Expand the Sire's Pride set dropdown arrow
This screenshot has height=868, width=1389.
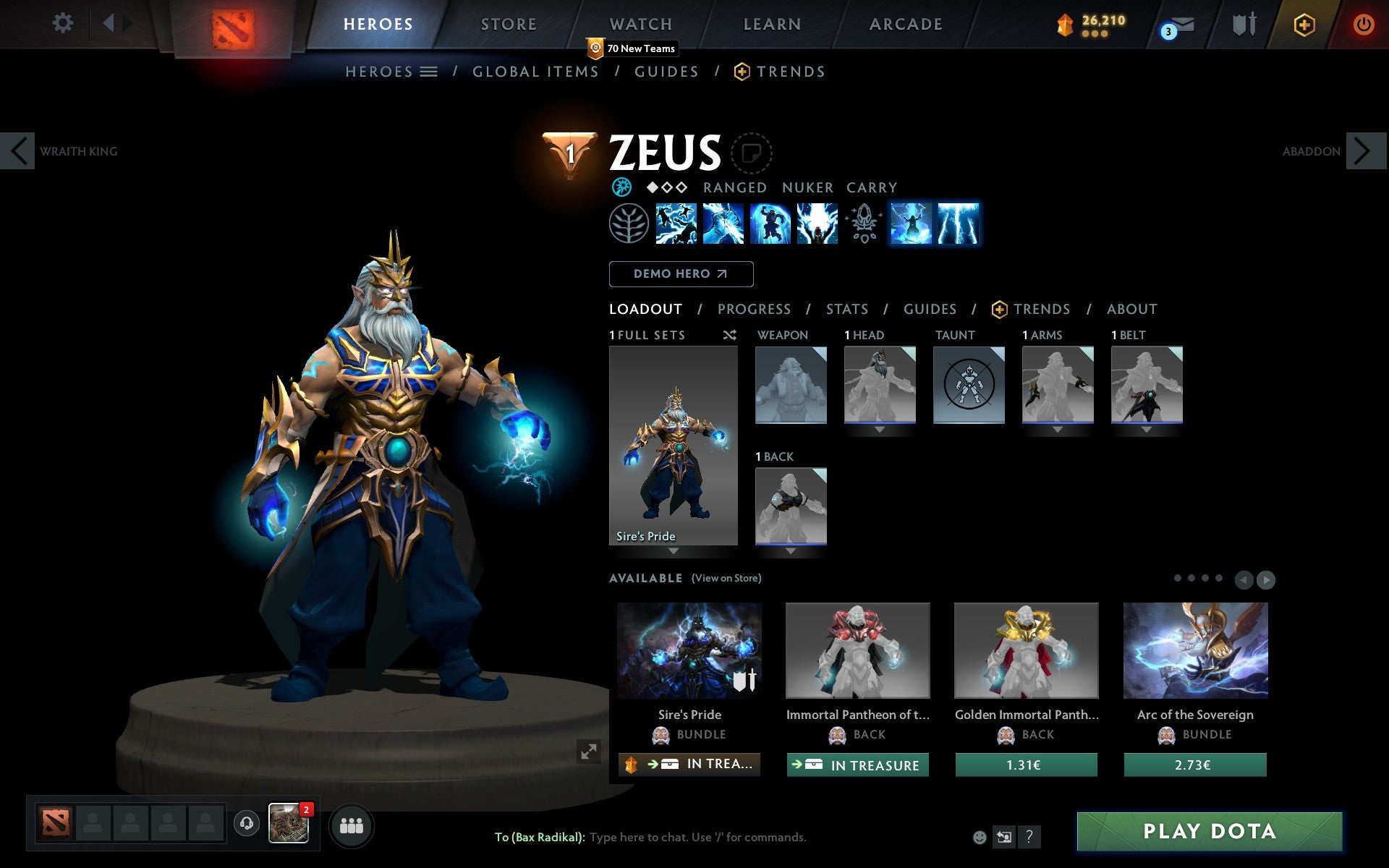(x=673, y=551)
